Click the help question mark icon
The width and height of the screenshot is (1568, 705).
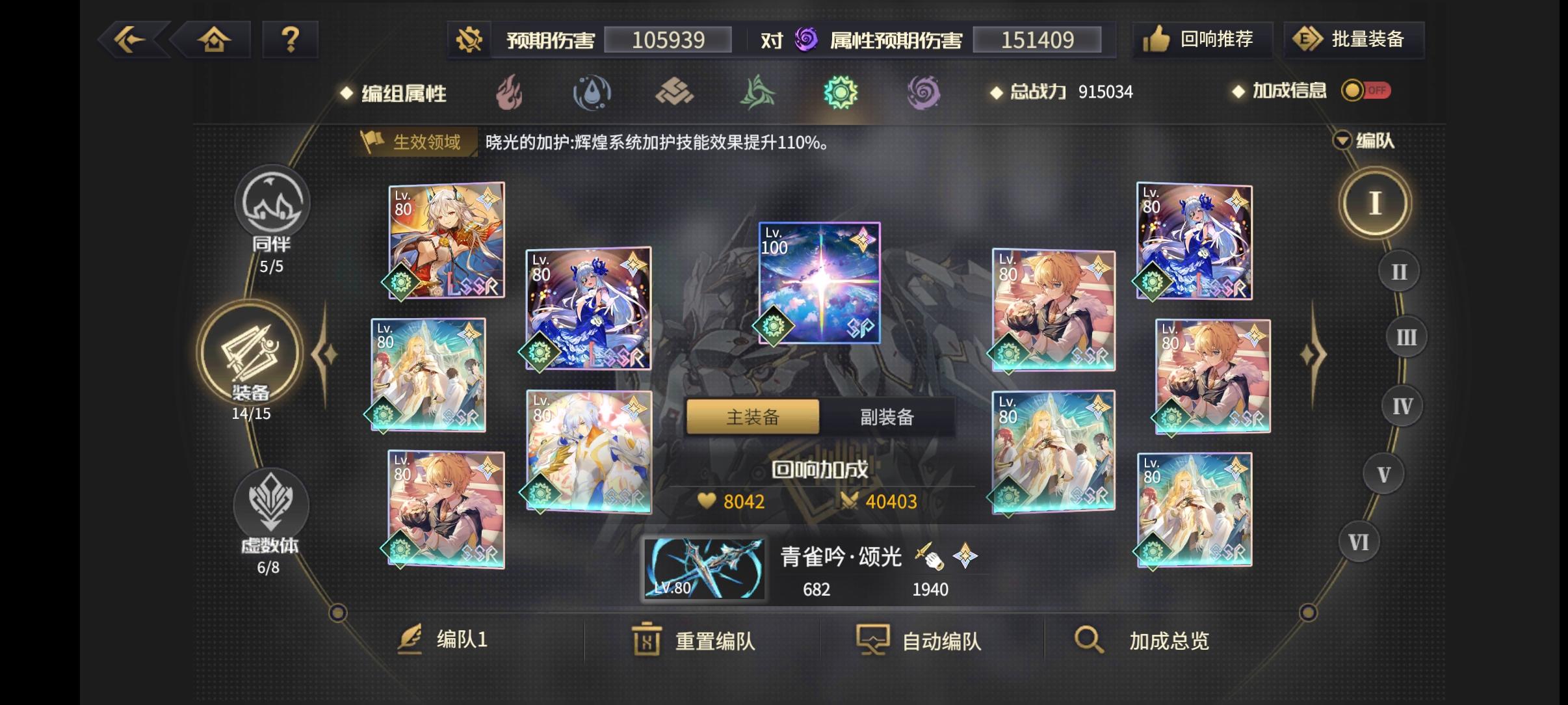pyautogui.click(x=291, y=39)
